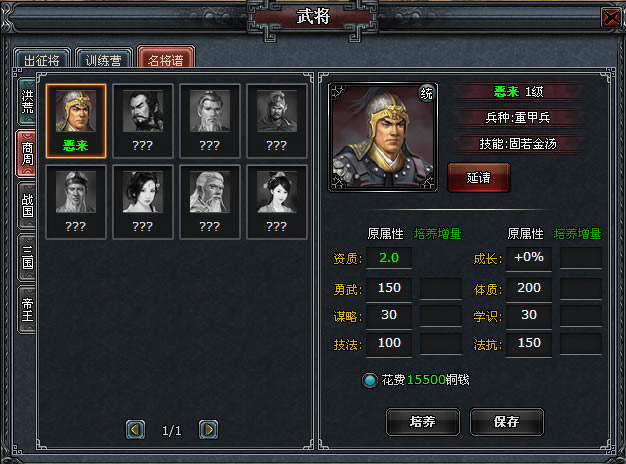Choose the 洪荒 era side tab
The width and height of the screenshot is (626, 464).
pos(27,102)
